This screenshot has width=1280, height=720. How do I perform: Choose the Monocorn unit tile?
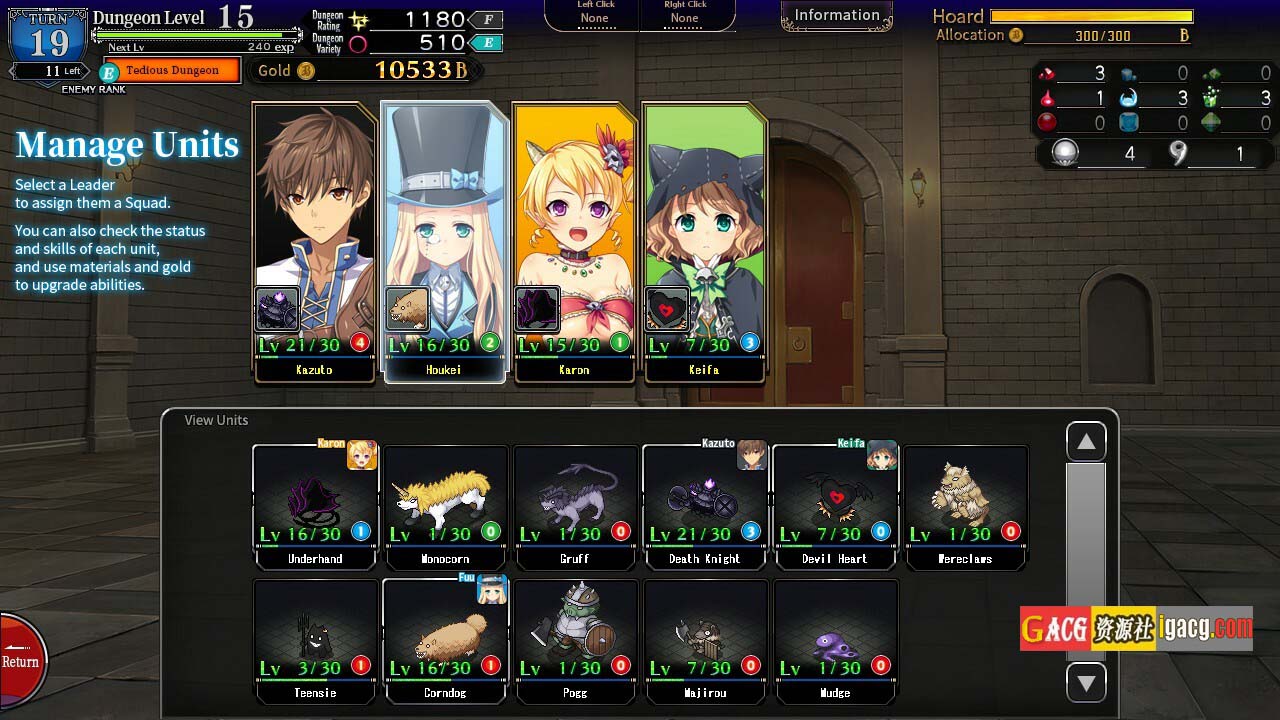coord(445,507)
